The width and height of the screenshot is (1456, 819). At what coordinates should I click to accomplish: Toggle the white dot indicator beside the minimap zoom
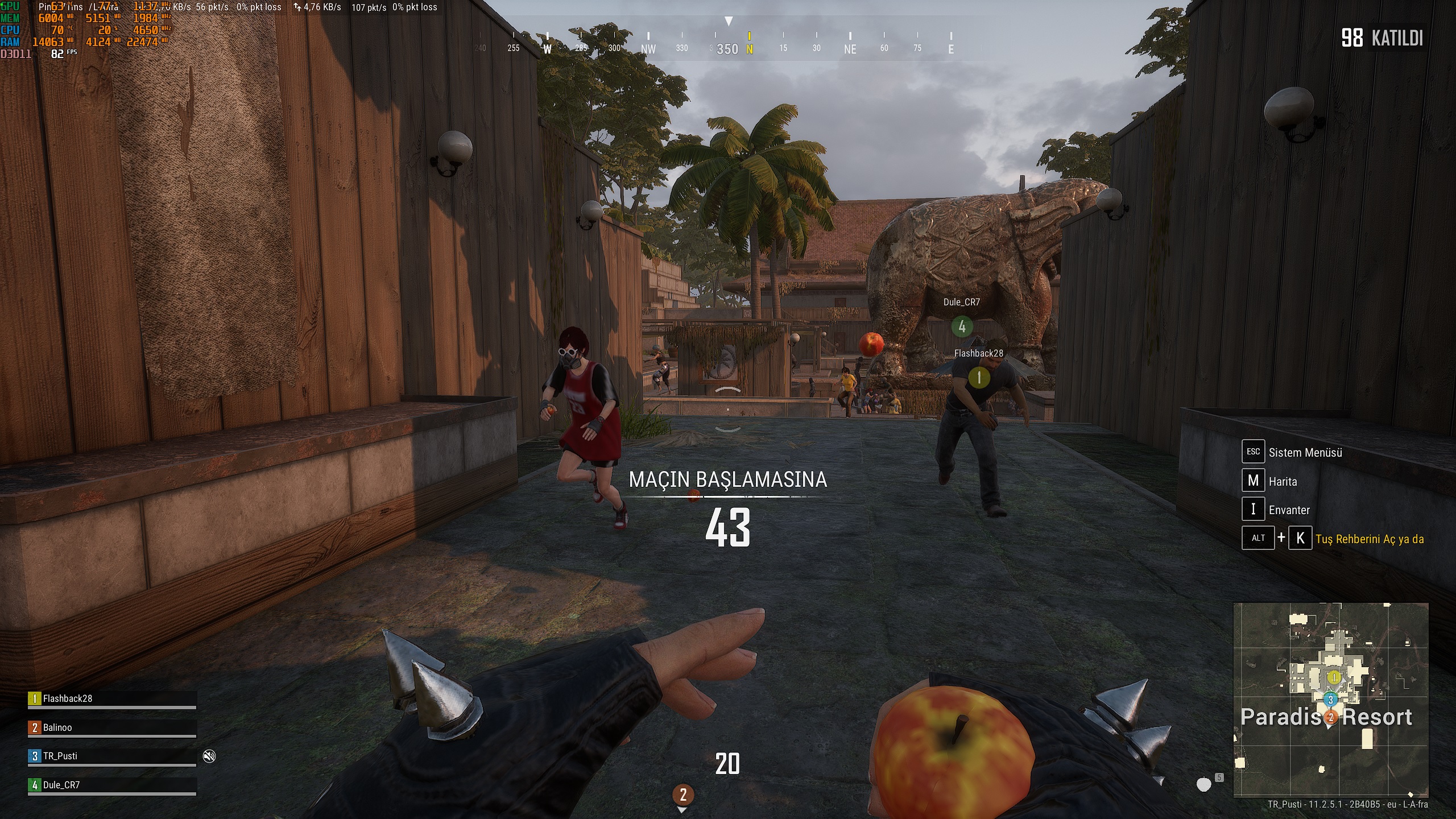[x=1204, y=785]
